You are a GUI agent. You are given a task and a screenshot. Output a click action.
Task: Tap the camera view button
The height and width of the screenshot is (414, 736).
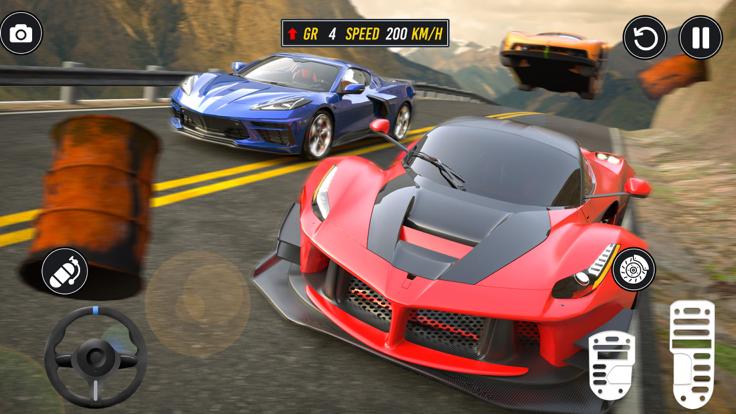click(x=20, y=34)
